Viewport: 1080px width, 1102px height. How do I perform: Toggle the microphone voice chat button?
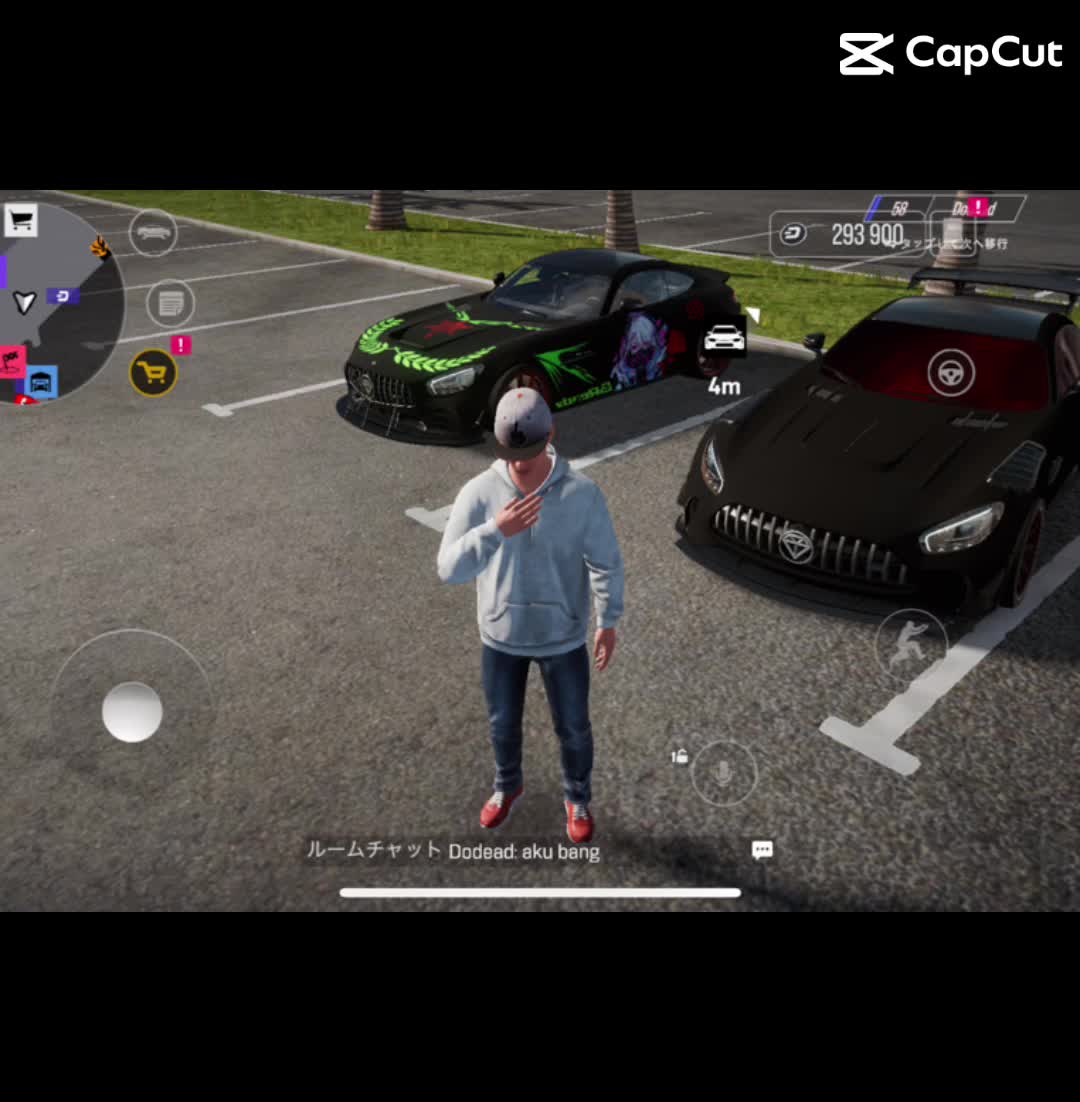[x=724, y=773]
